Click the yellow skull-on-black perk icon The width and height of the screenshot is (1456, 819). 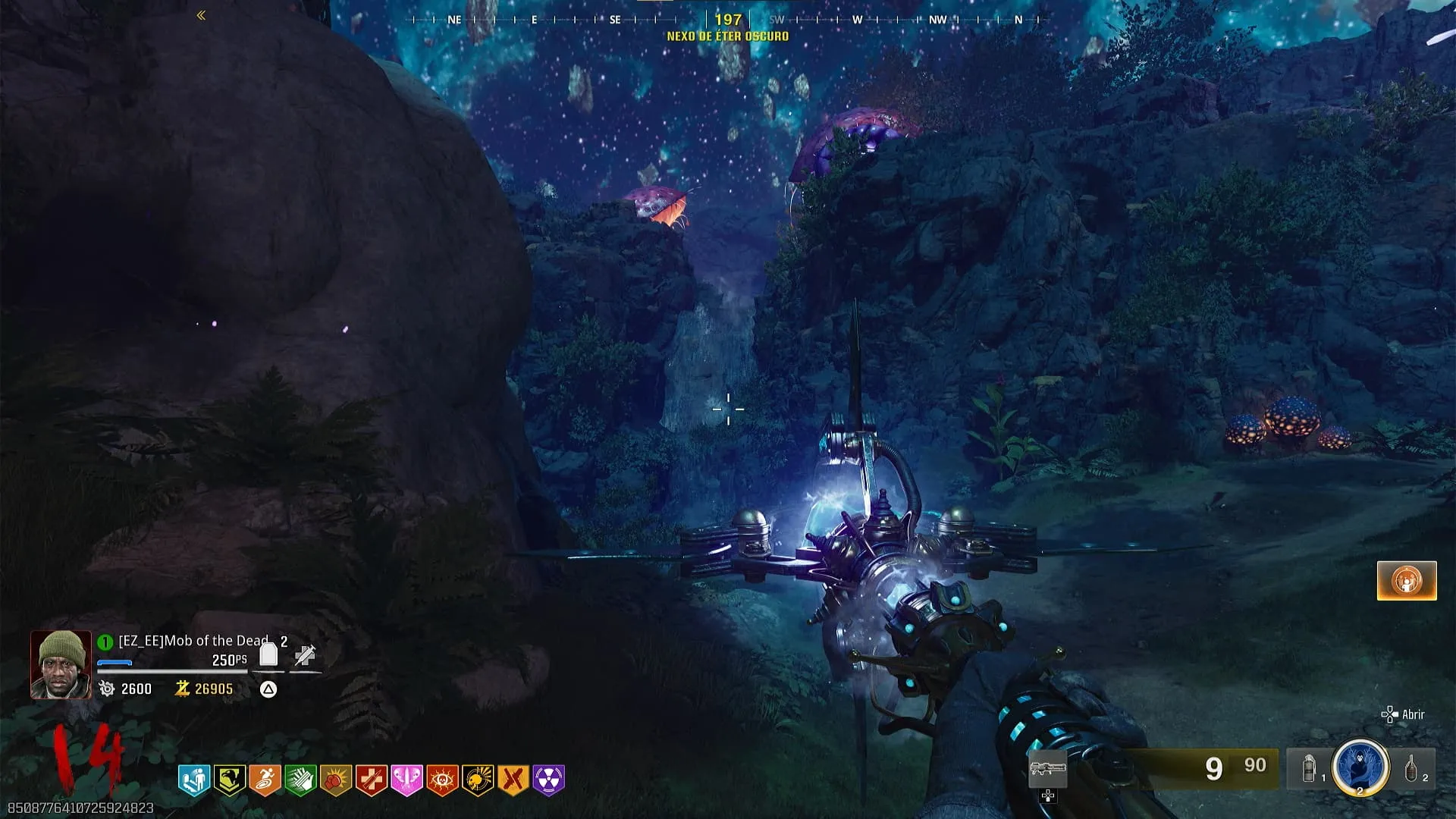(478, 780)
